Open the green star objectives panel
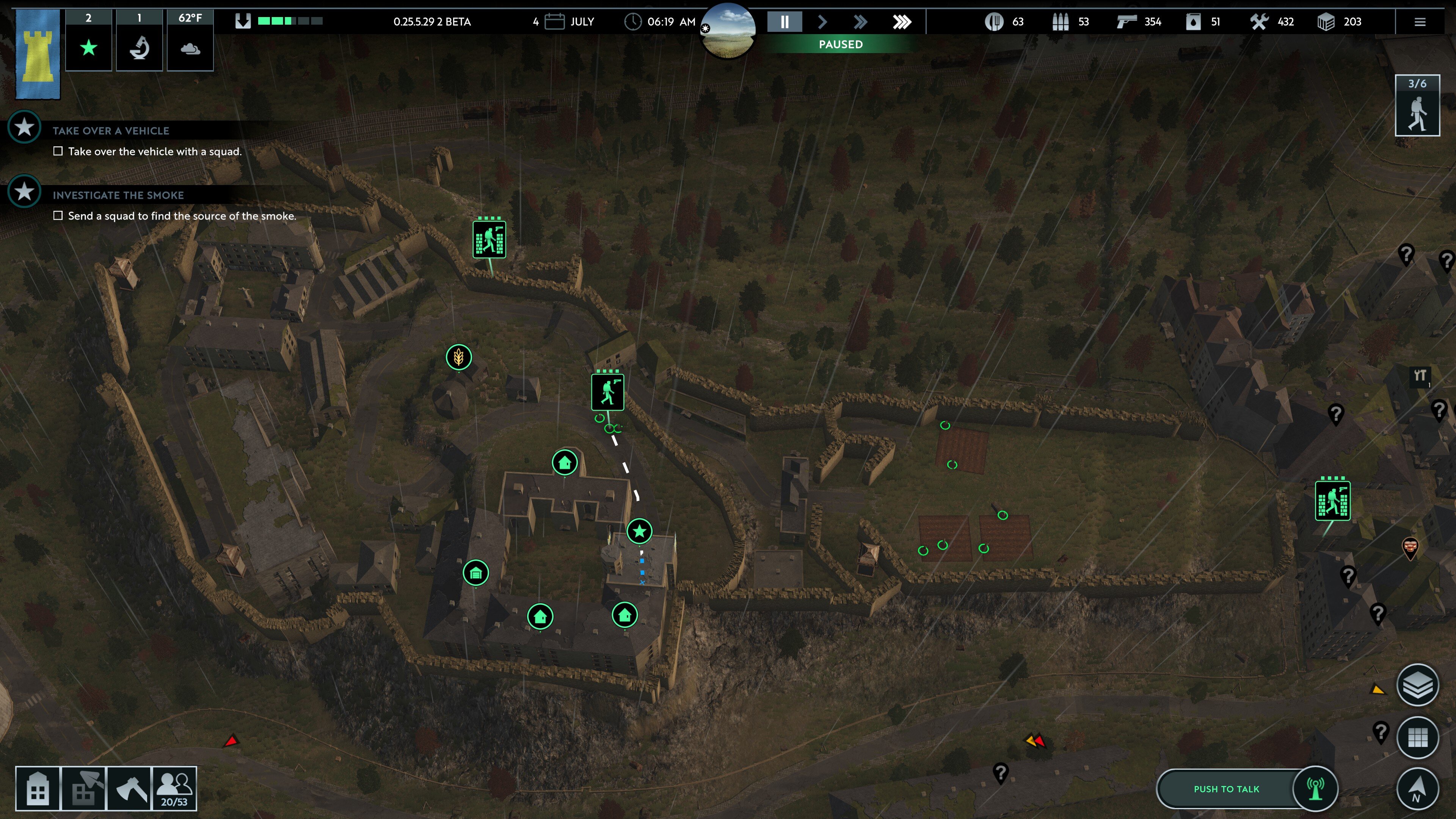 pos(89,47)
